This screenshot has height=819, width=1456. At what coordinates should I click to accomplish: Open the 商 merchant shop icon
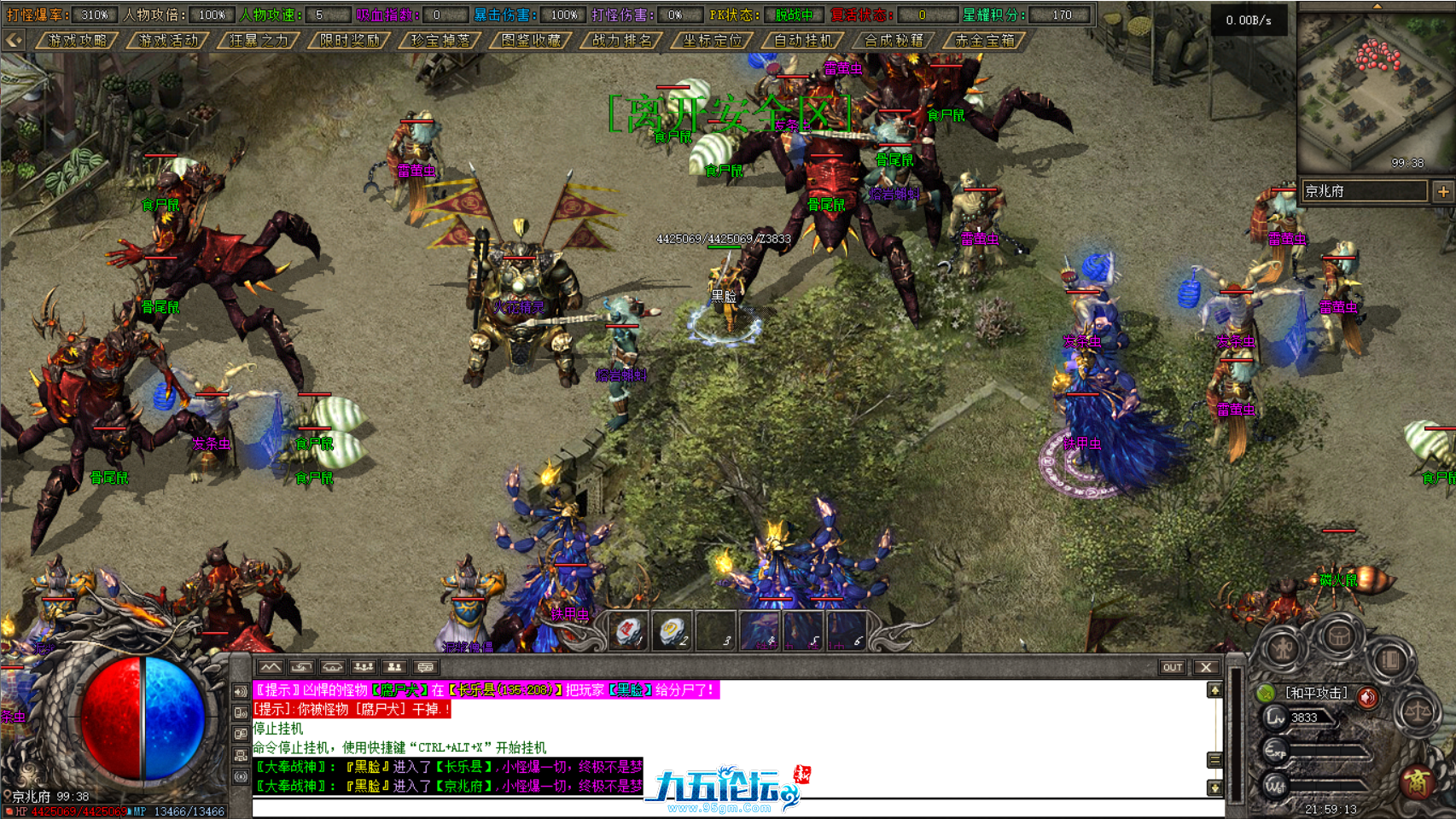tap(1419, 783)
